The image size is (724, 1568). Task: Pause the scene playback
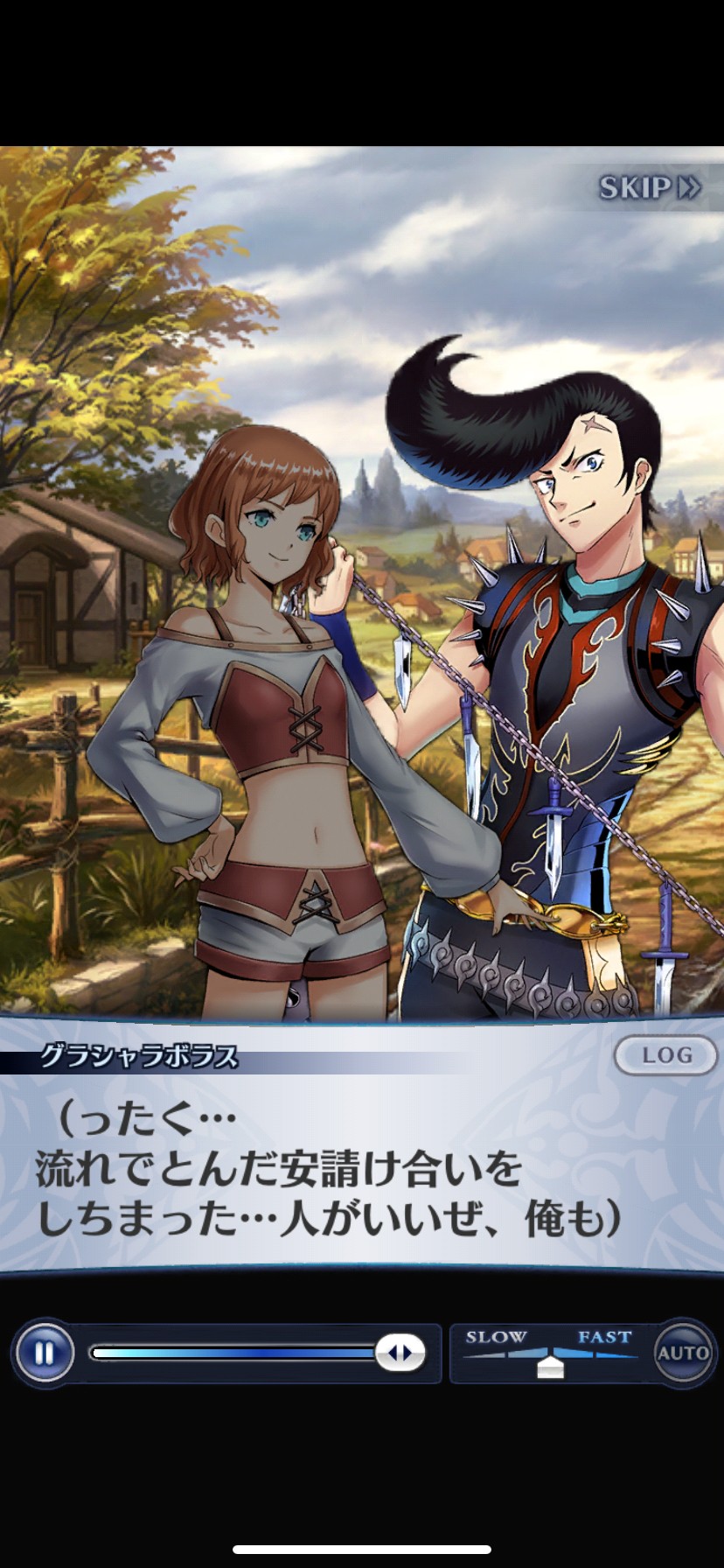tap(44, 1354)
